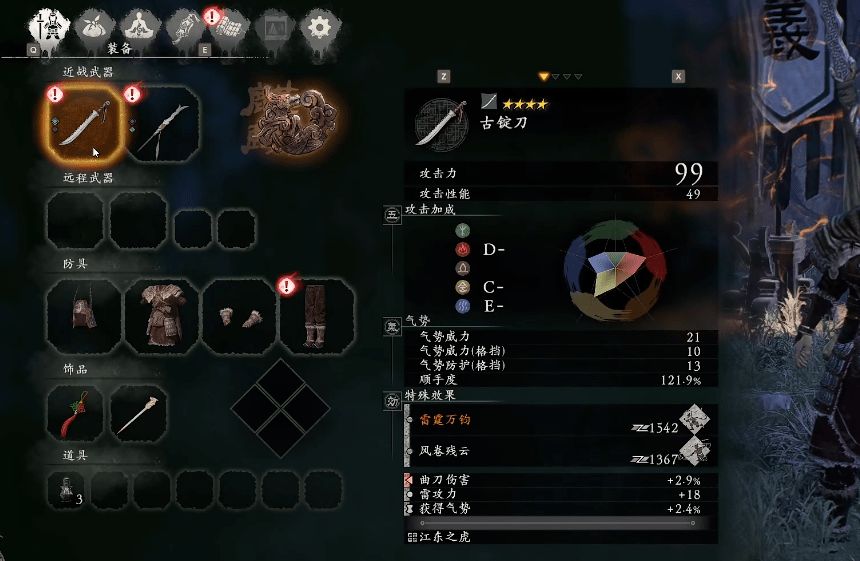This screenshot has height=561, width=860.
Task: Select the gauntlets armor slot
Action: pyautogui.click(x=237, y=315)
